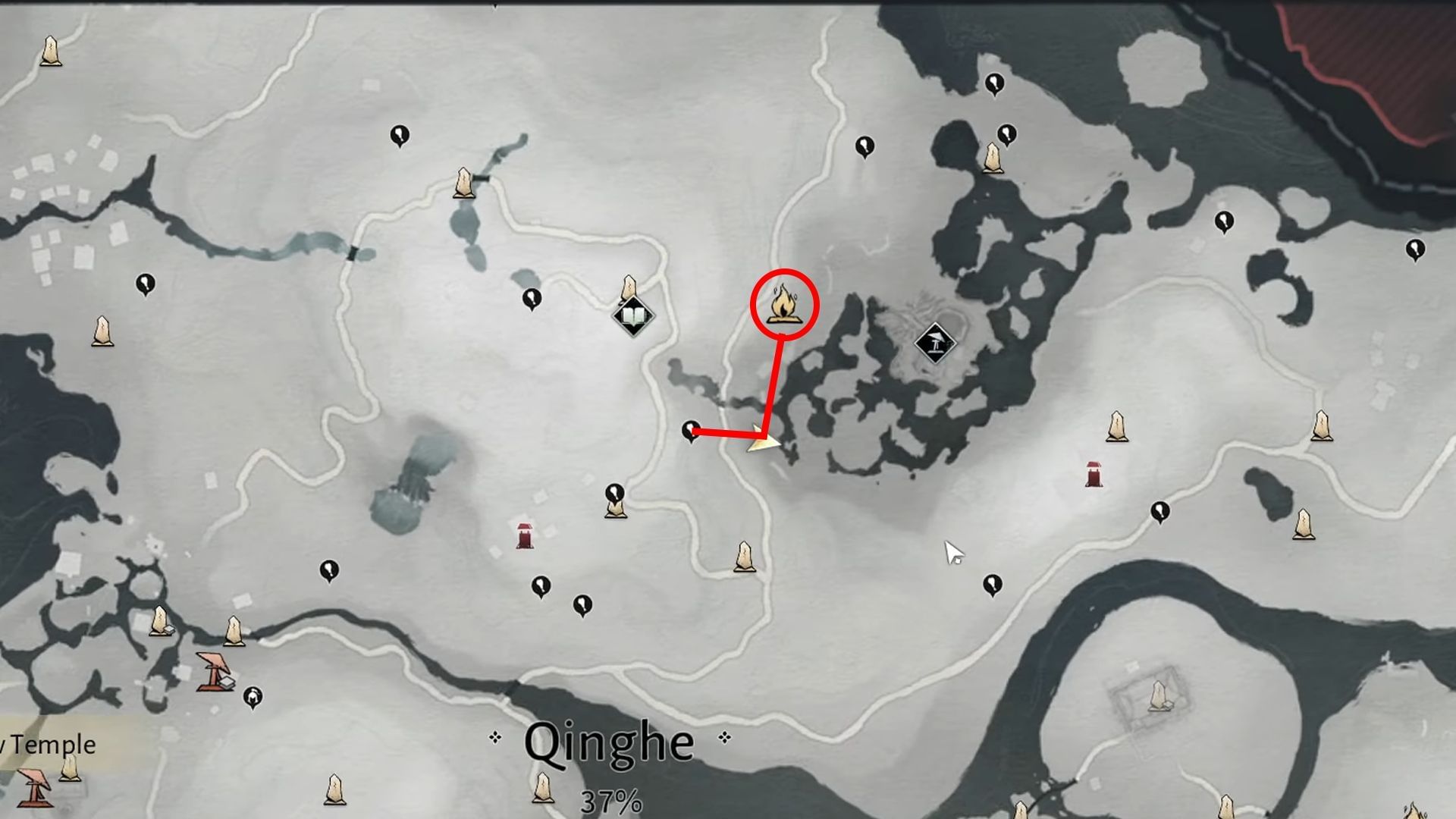Click the Qinghe region name label

coord(610,743)
